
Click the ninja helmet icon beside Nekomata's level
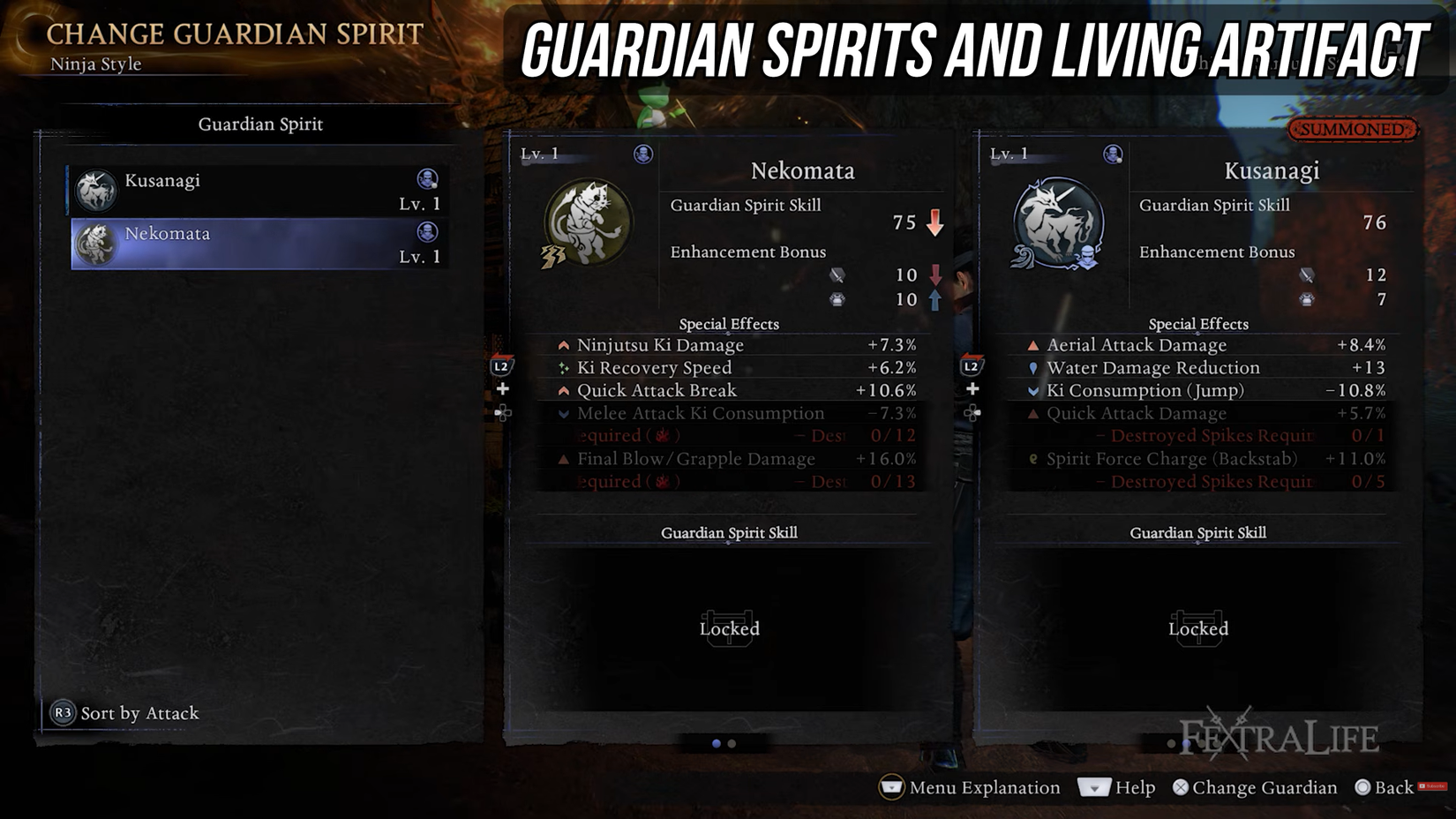[x=642, y=153]
